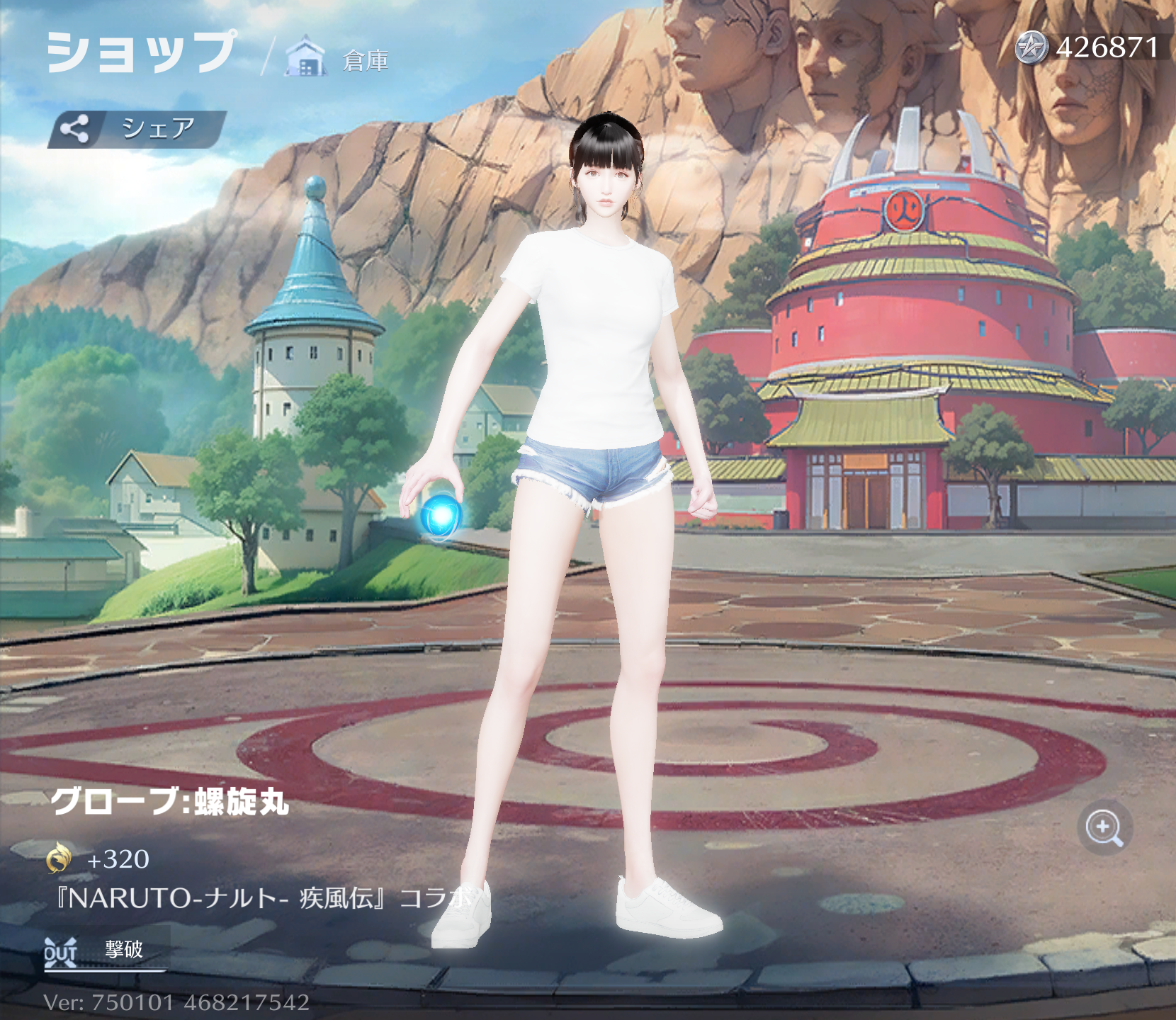Go to the ショップ shop heading

(140, 52)
